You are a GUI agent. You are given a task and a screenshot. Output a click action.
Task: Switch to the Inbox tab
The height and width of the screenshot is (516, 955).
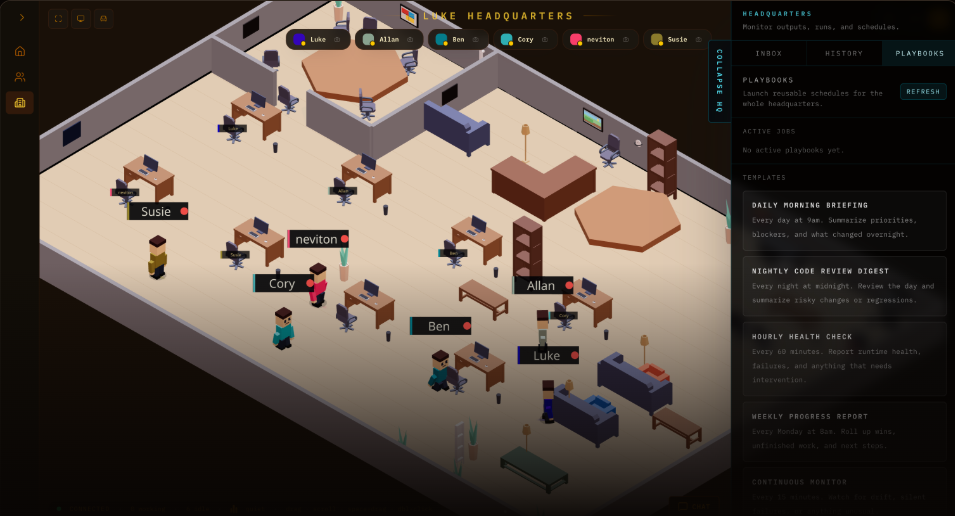(x=769, y=53)
